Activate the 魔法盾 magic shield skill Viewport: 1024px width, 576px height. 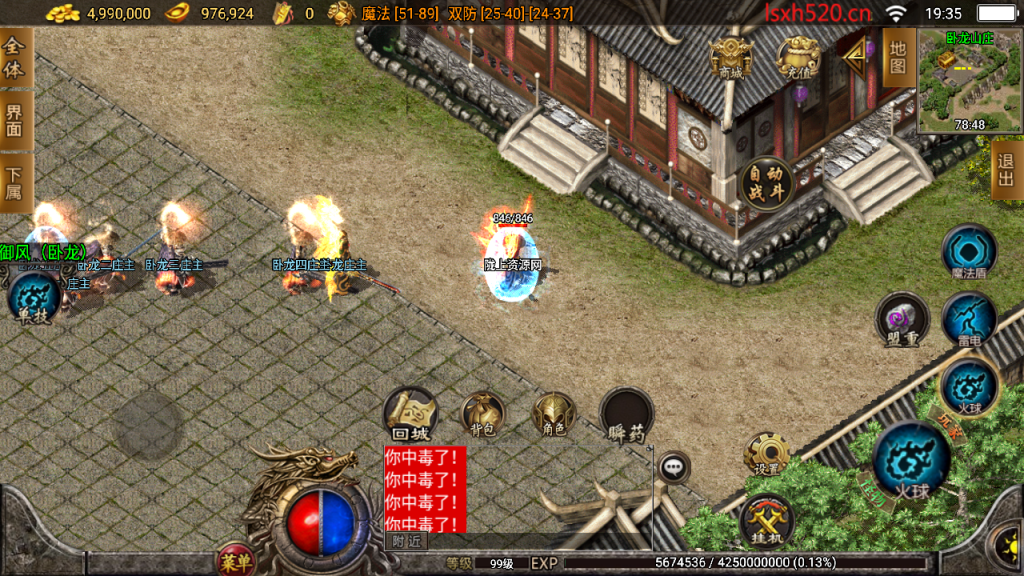click(968, 252)
